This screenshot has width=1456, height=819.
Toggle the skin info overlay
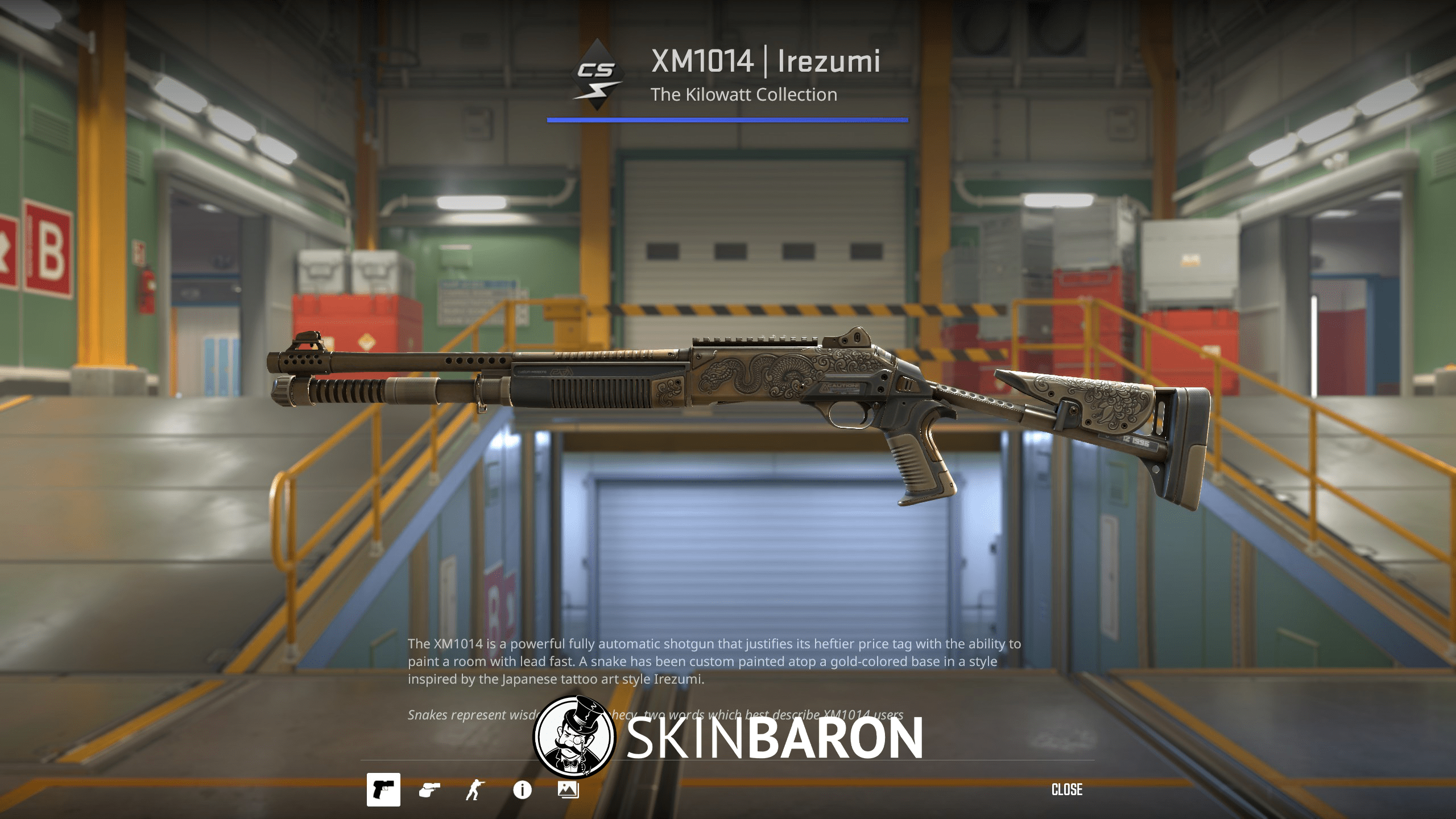pyautogui.click(x=522, y=789)
